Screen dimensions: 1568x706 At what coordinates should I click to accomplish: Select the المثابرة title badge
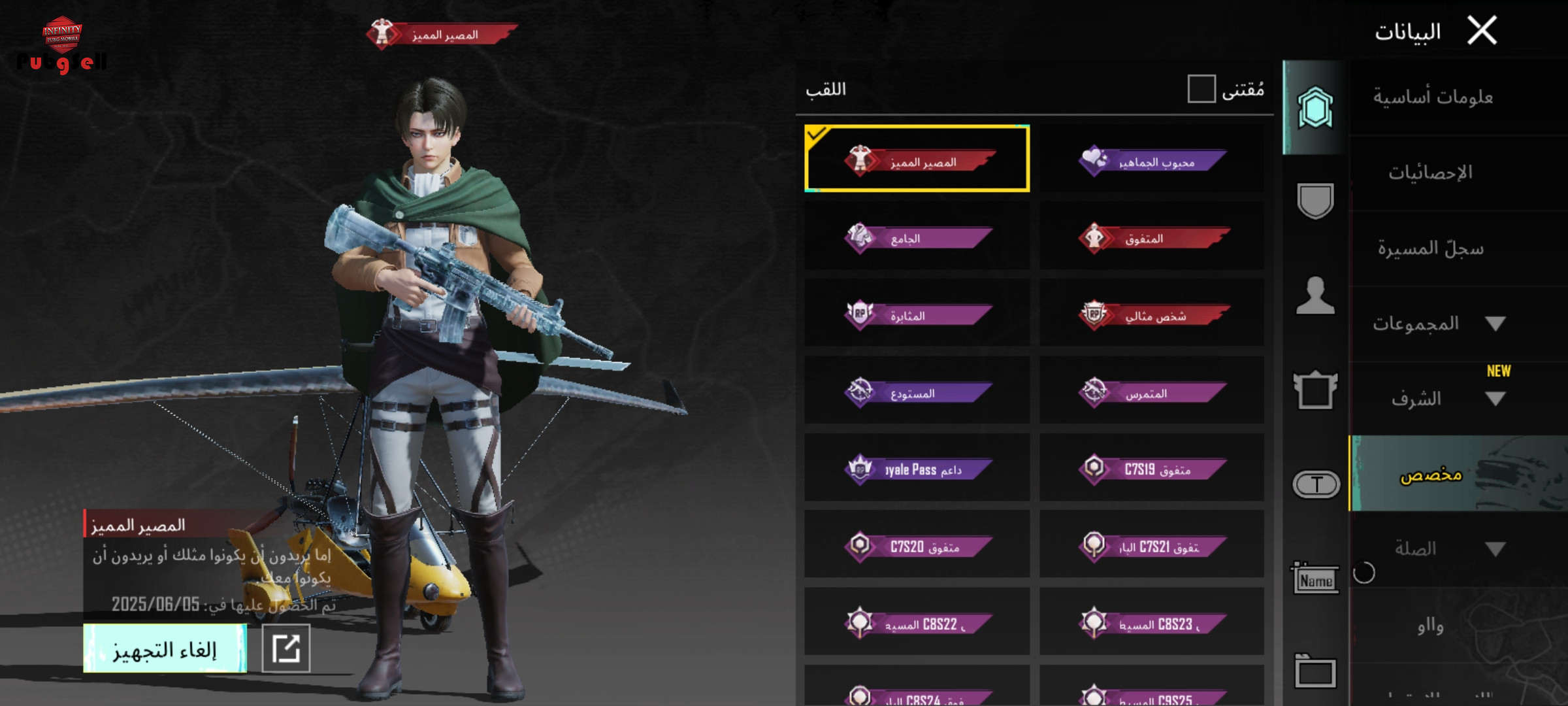917,314
